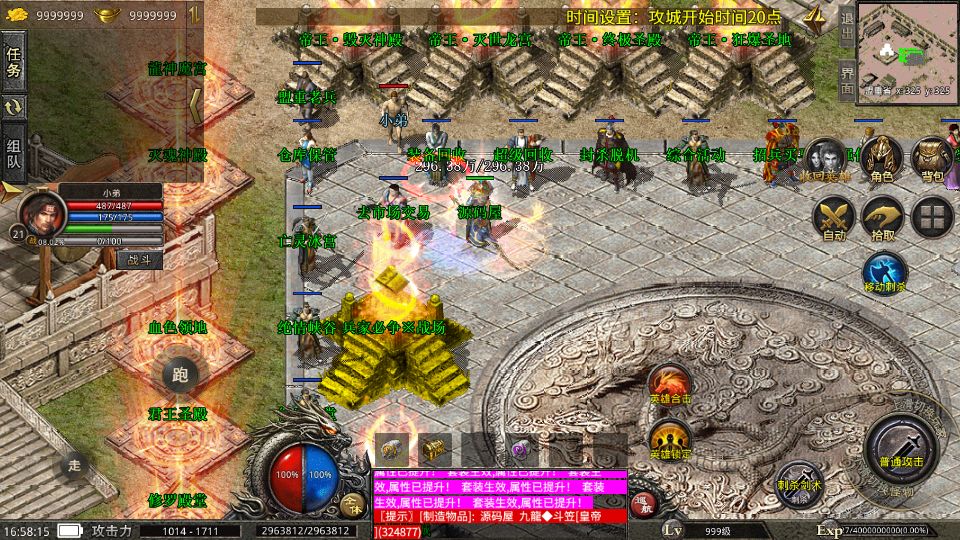Image resolution: width=960 pixels, height=540 pixels.
Task: Tap the 拾取 pickup button
Action: pos(883,219)
